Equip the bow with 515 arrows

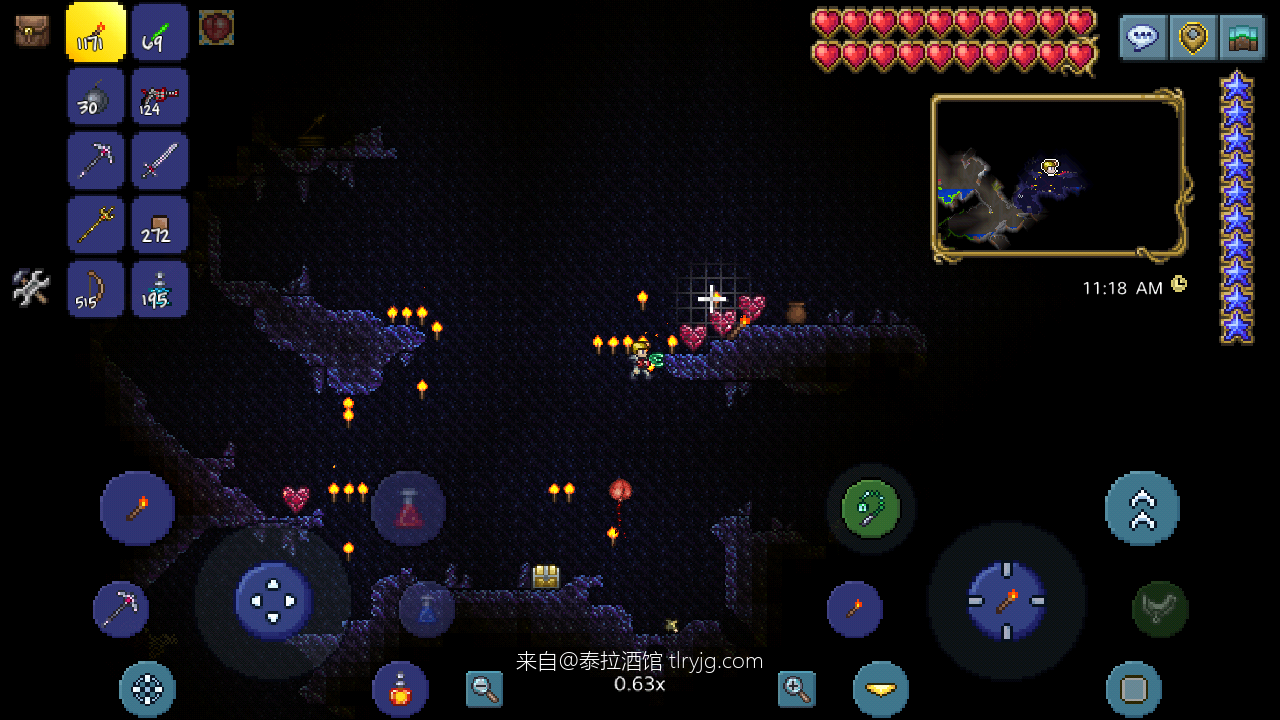point(96,289)
